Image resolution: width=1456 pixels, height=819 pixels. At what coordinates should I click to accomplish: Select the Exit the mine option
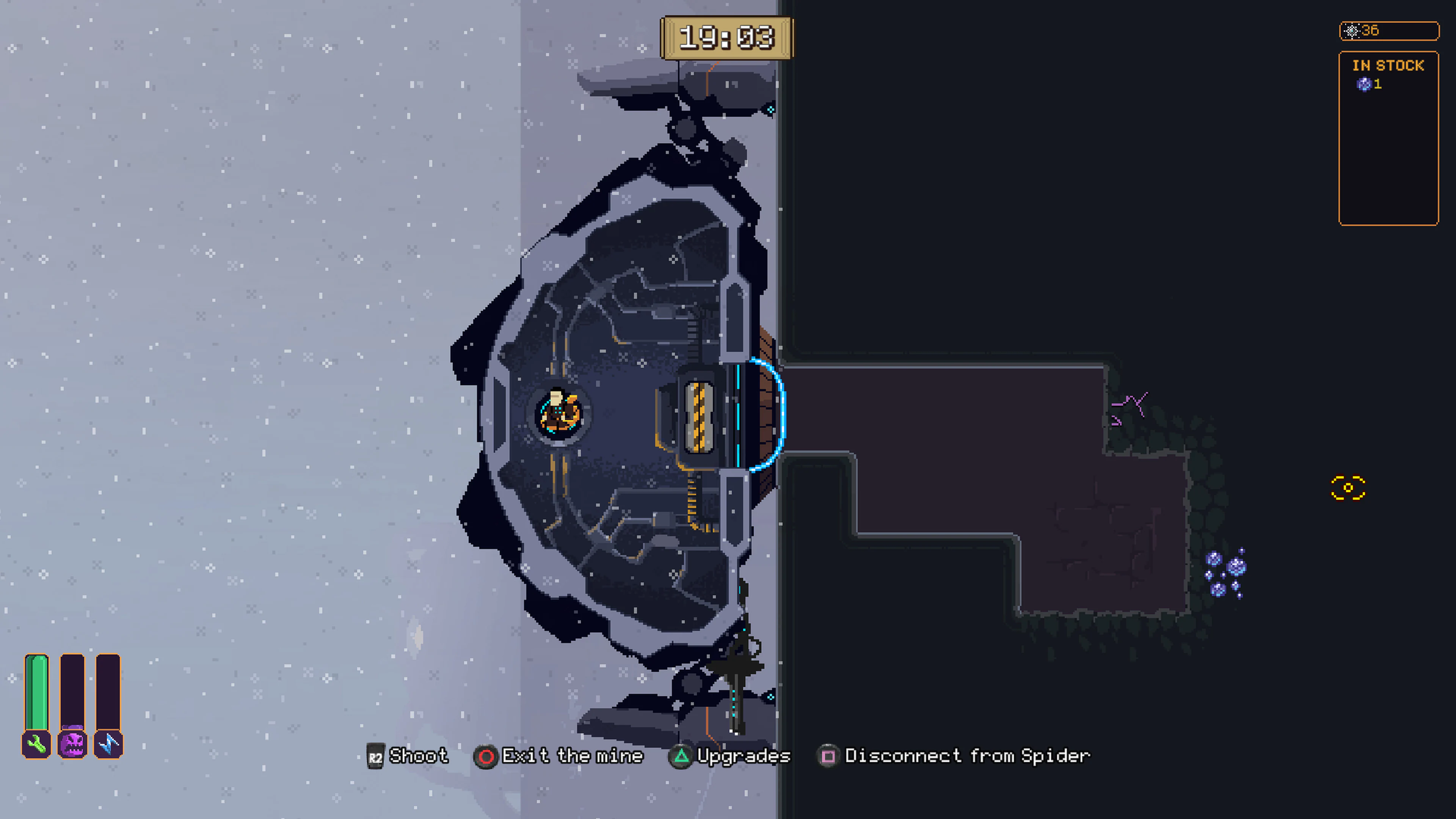point(573,756)
